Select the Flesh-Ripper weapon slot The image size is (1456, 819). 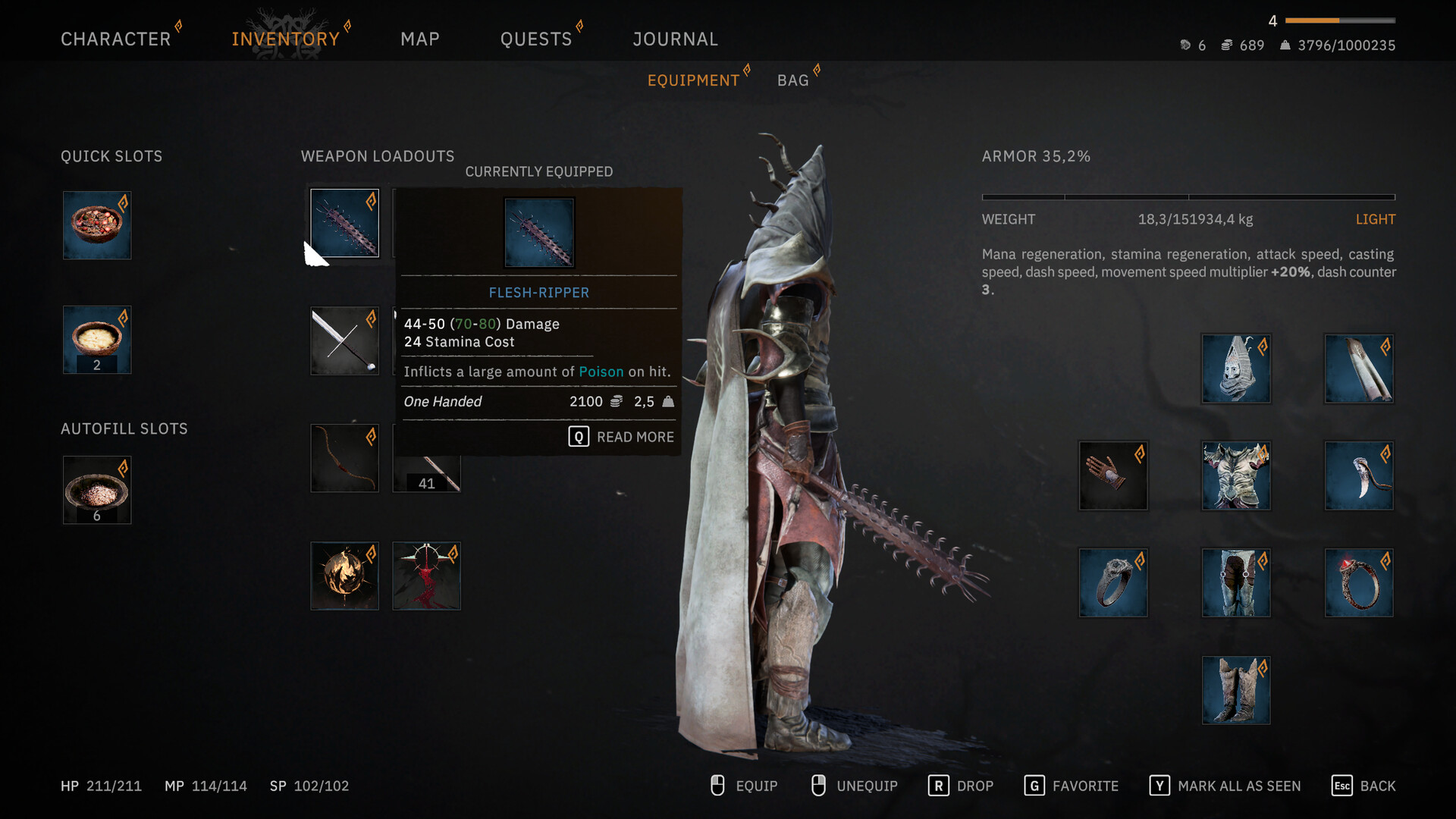(x=344, y=223)
